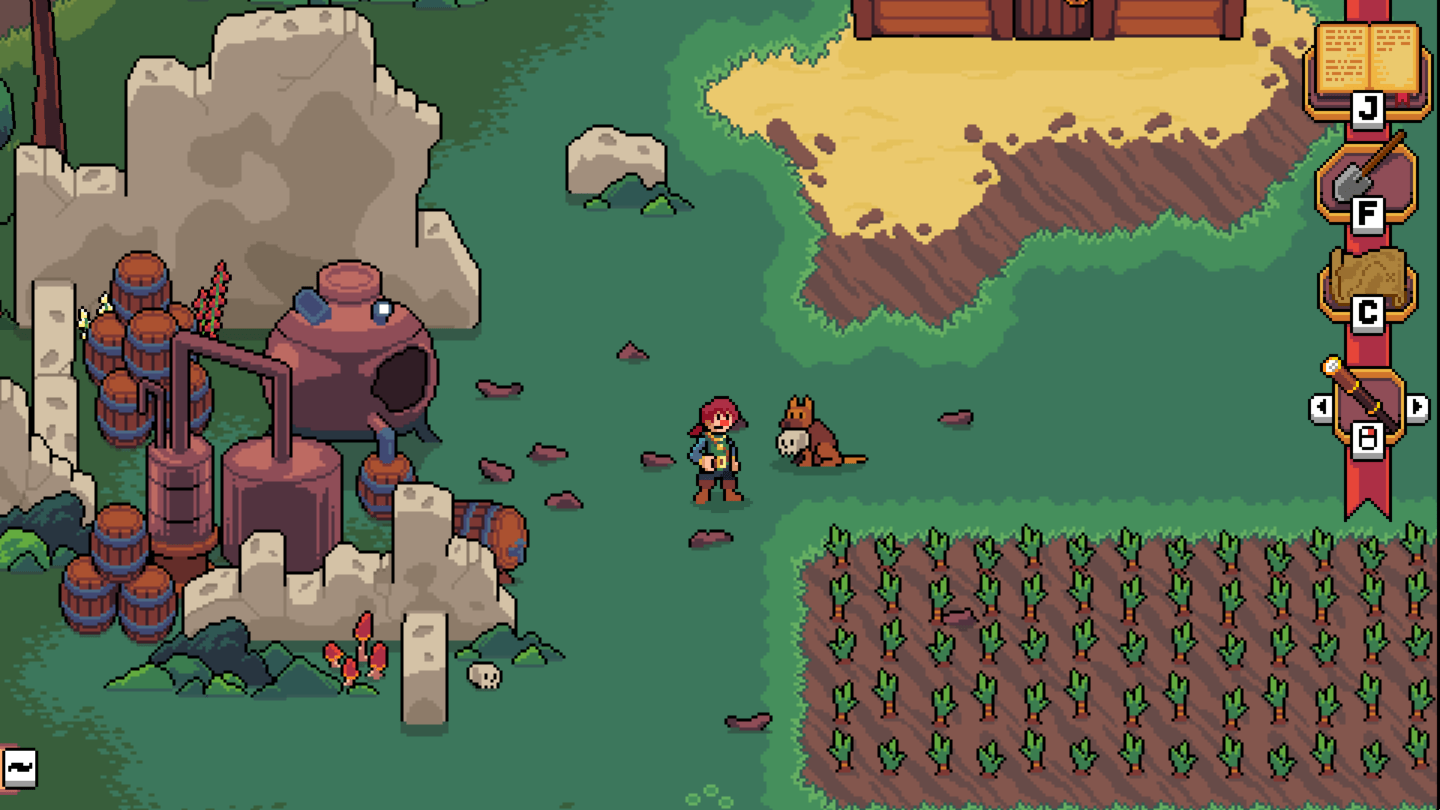Click the 8 keybind badge under the hotbar
Screen dimensions: 1440x810
point(1366,439)
